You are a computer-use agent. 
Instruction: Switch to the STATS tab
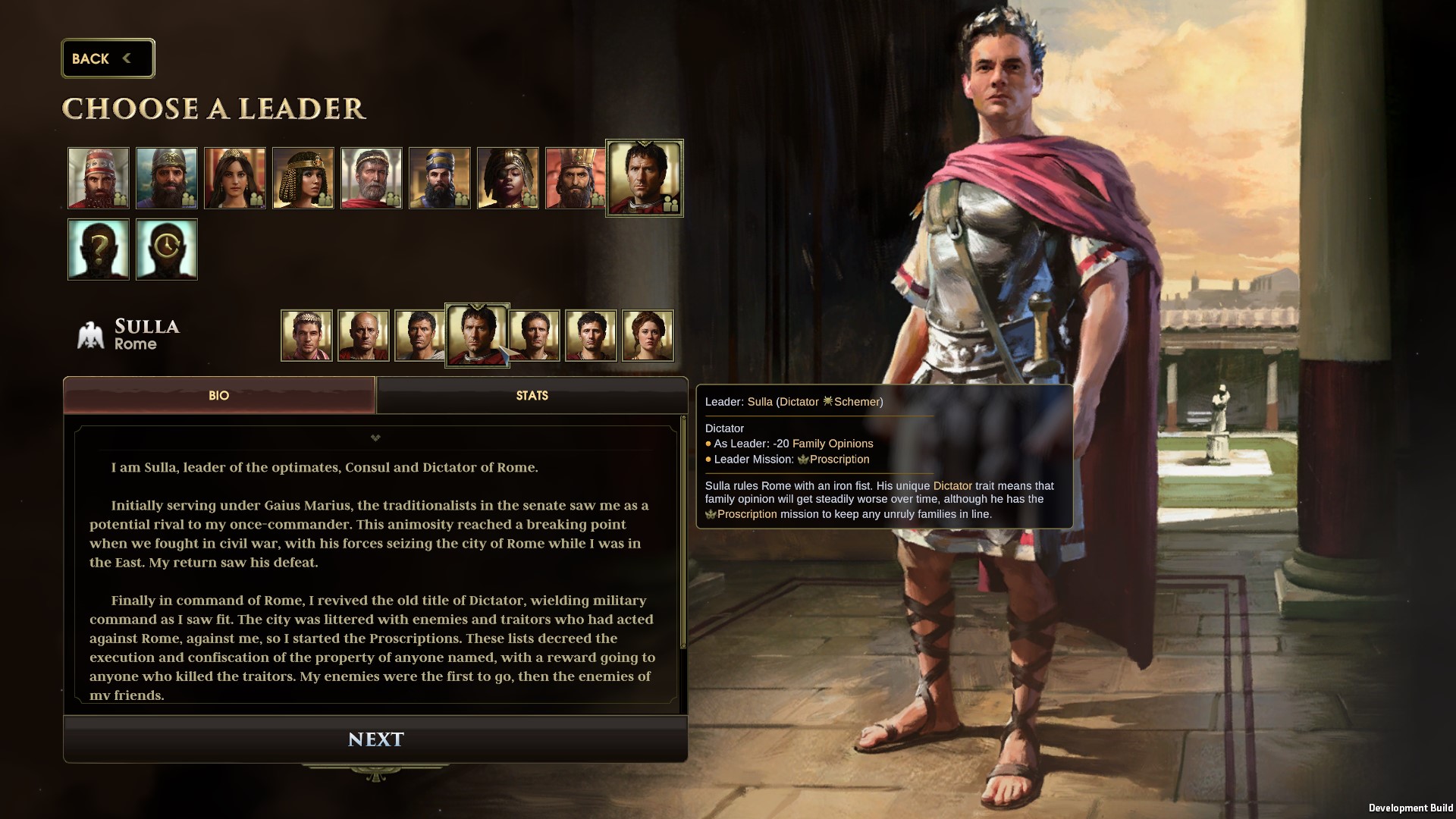click(532, 395)
